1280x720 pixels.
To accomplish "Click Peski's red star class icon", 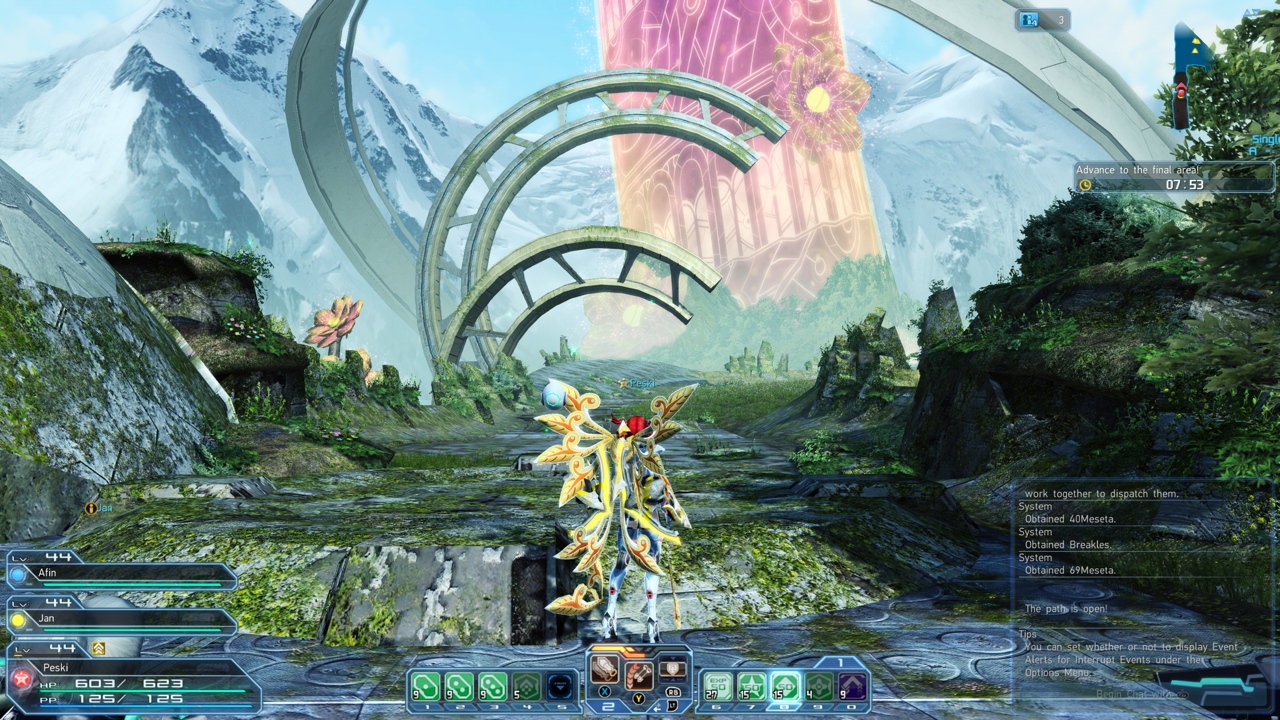I will point(21,680).
